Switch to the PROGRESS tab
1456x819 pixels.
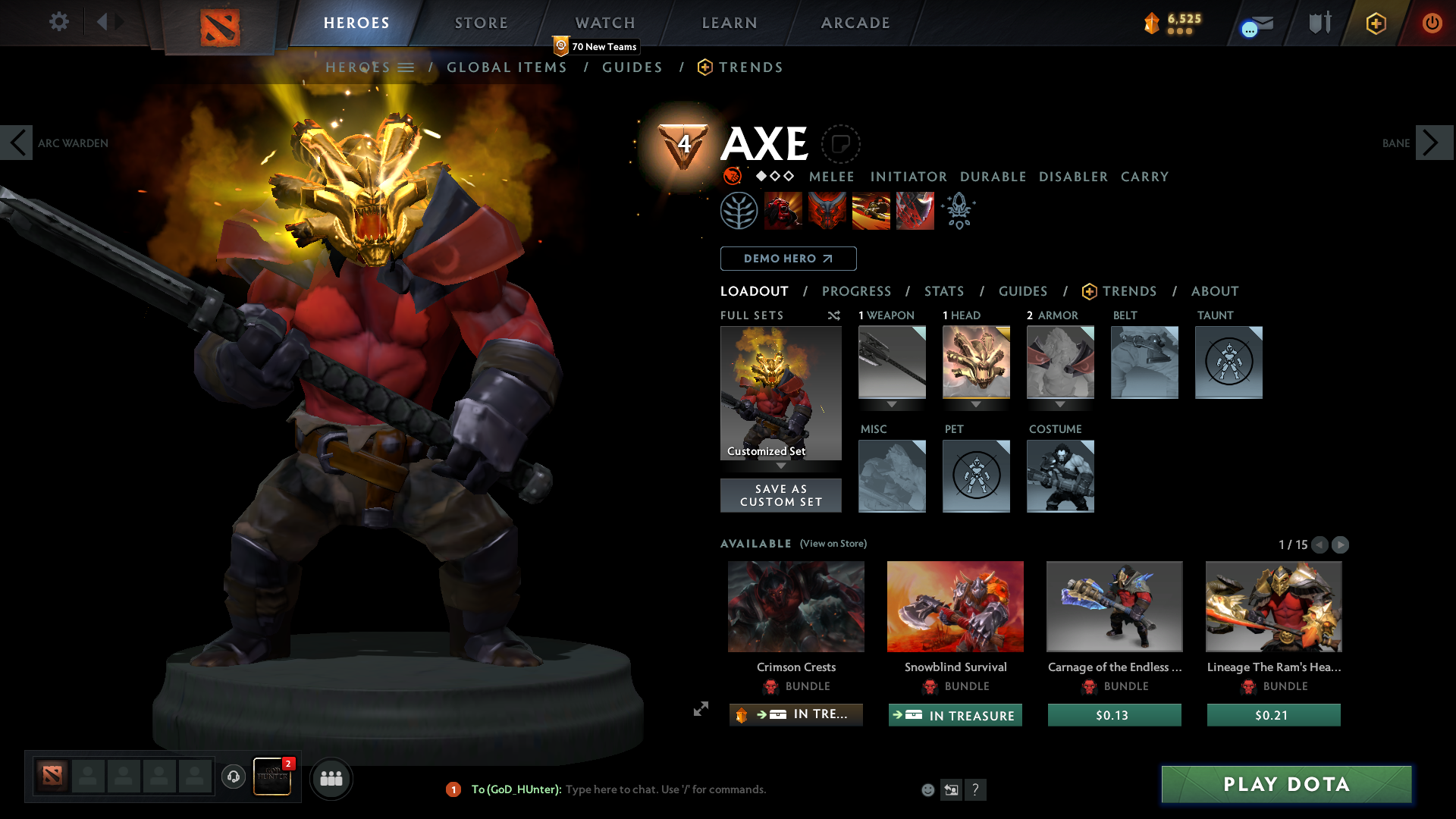857,291
